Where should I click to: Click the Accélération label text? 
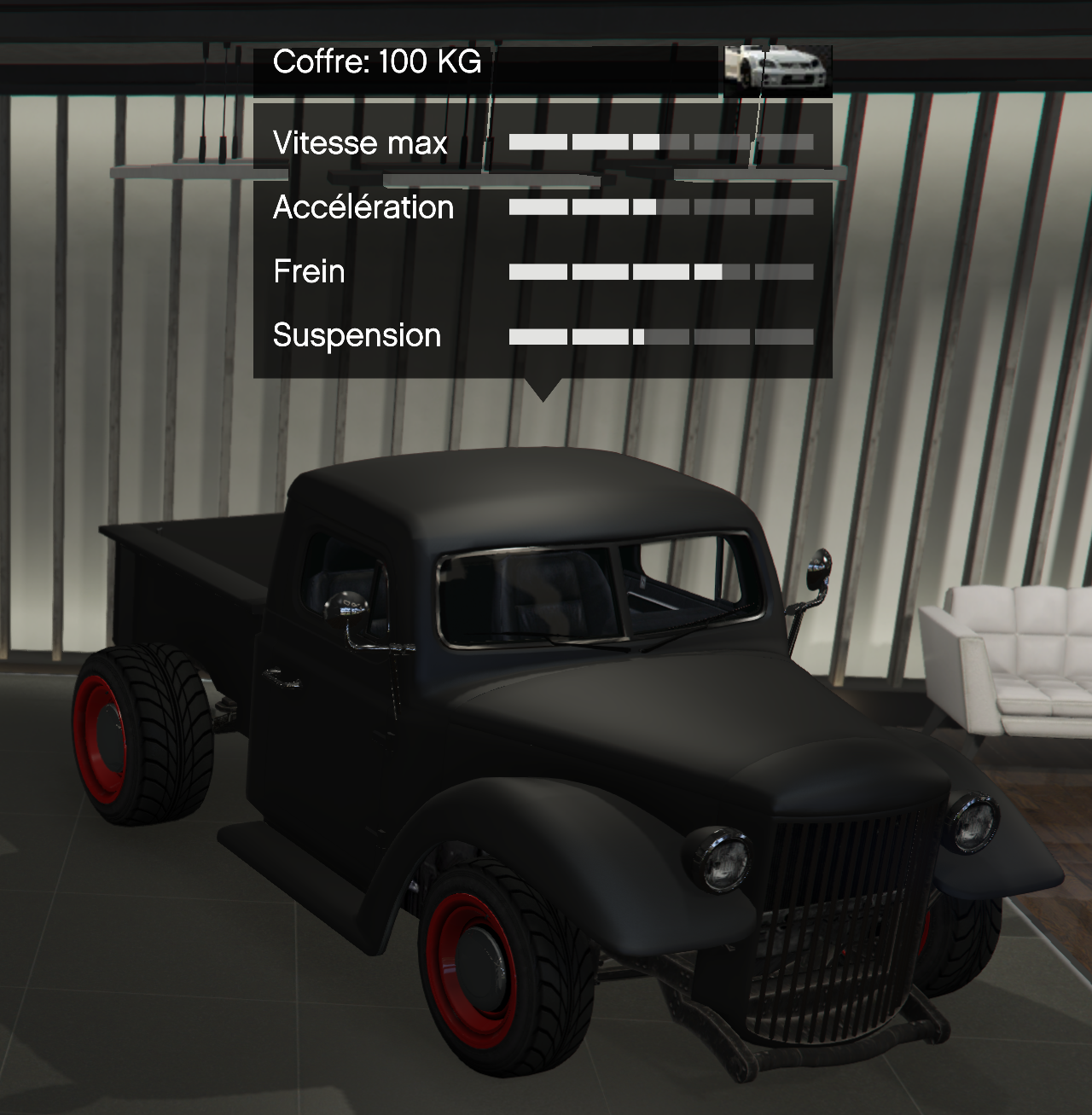tap(363, 207)
